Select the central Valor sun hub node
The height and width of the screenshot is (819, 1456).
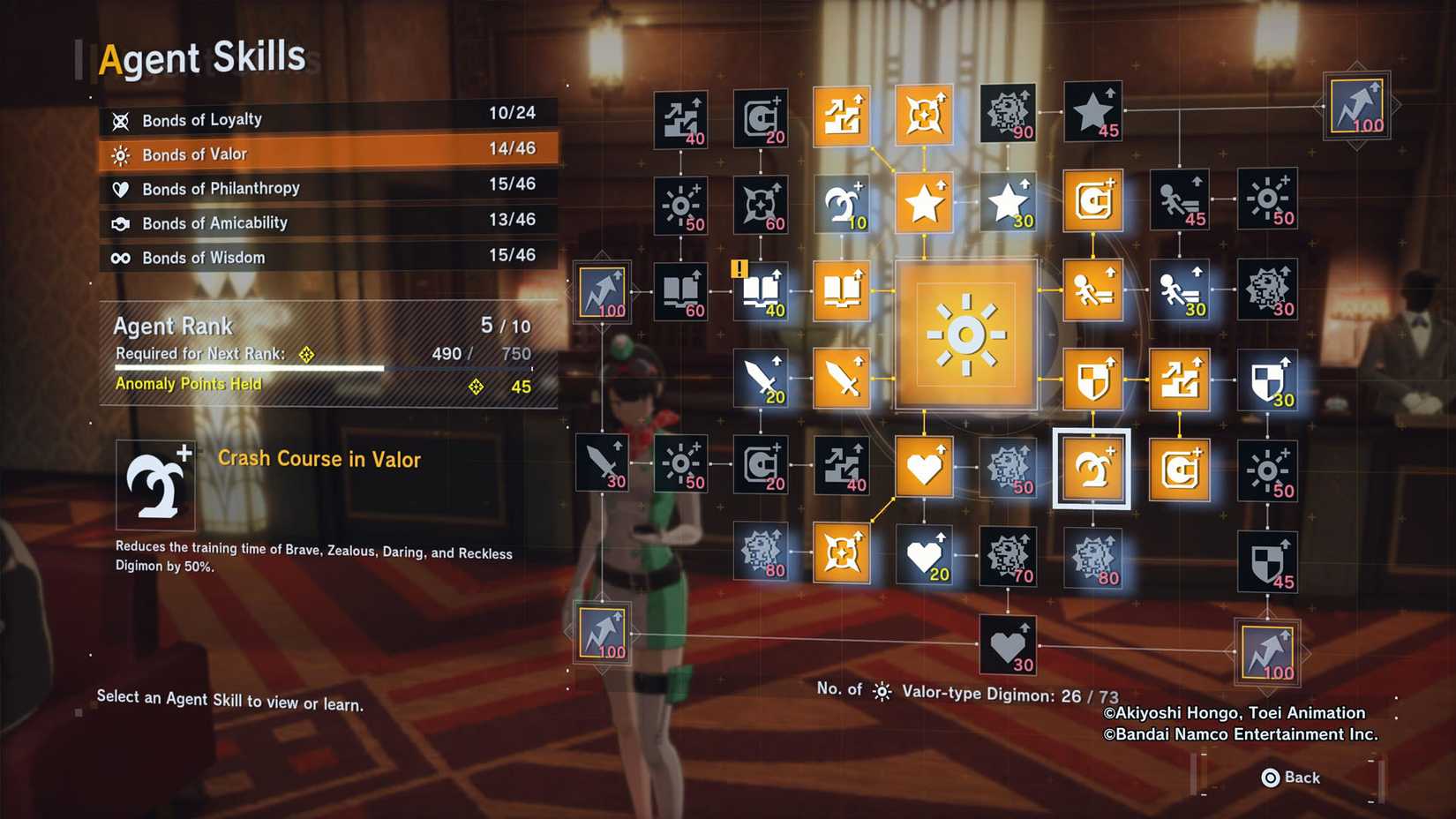(964, 334)
